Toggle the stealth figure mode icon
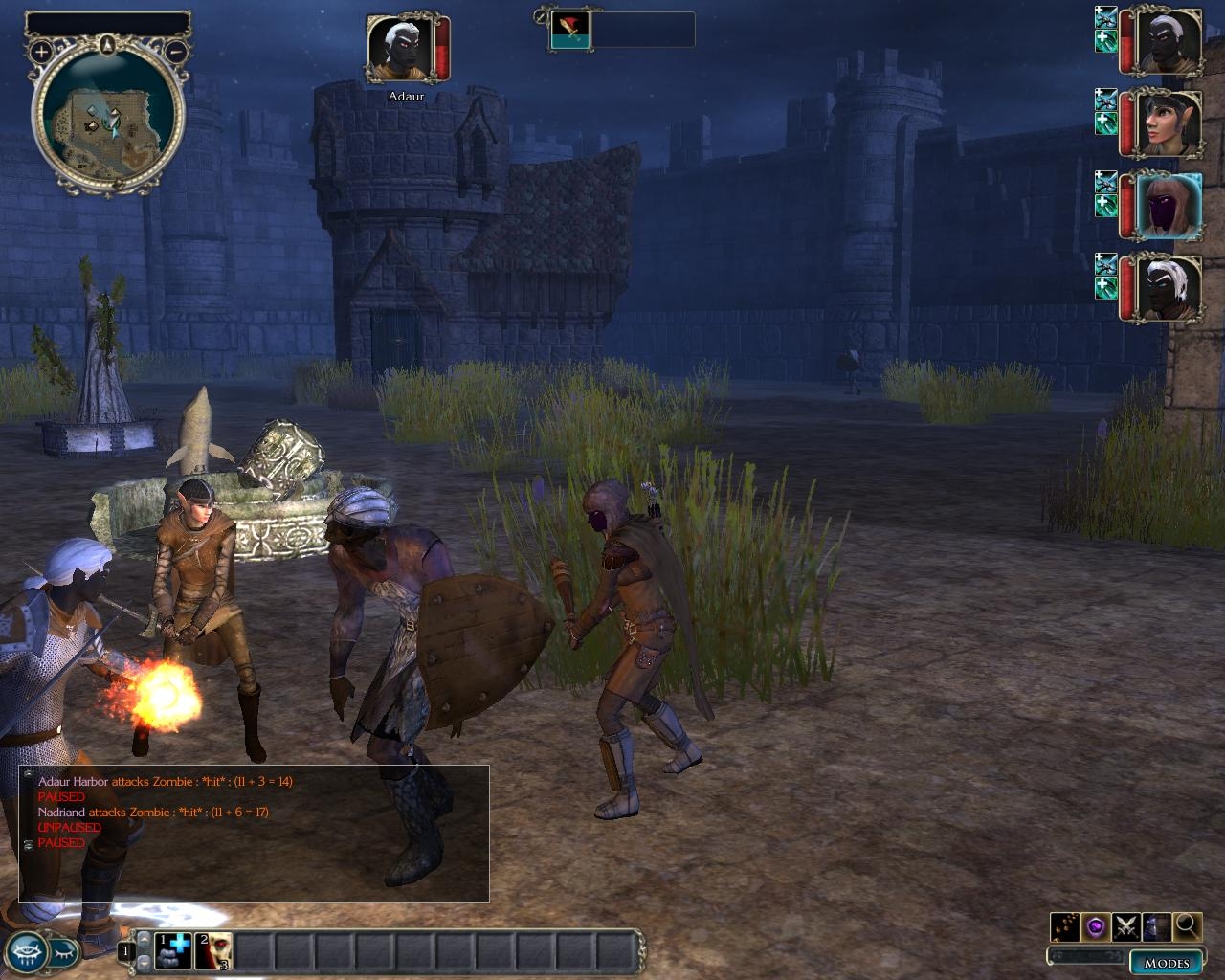This screenshot has width=1225, height=980. click(1156, 926)
